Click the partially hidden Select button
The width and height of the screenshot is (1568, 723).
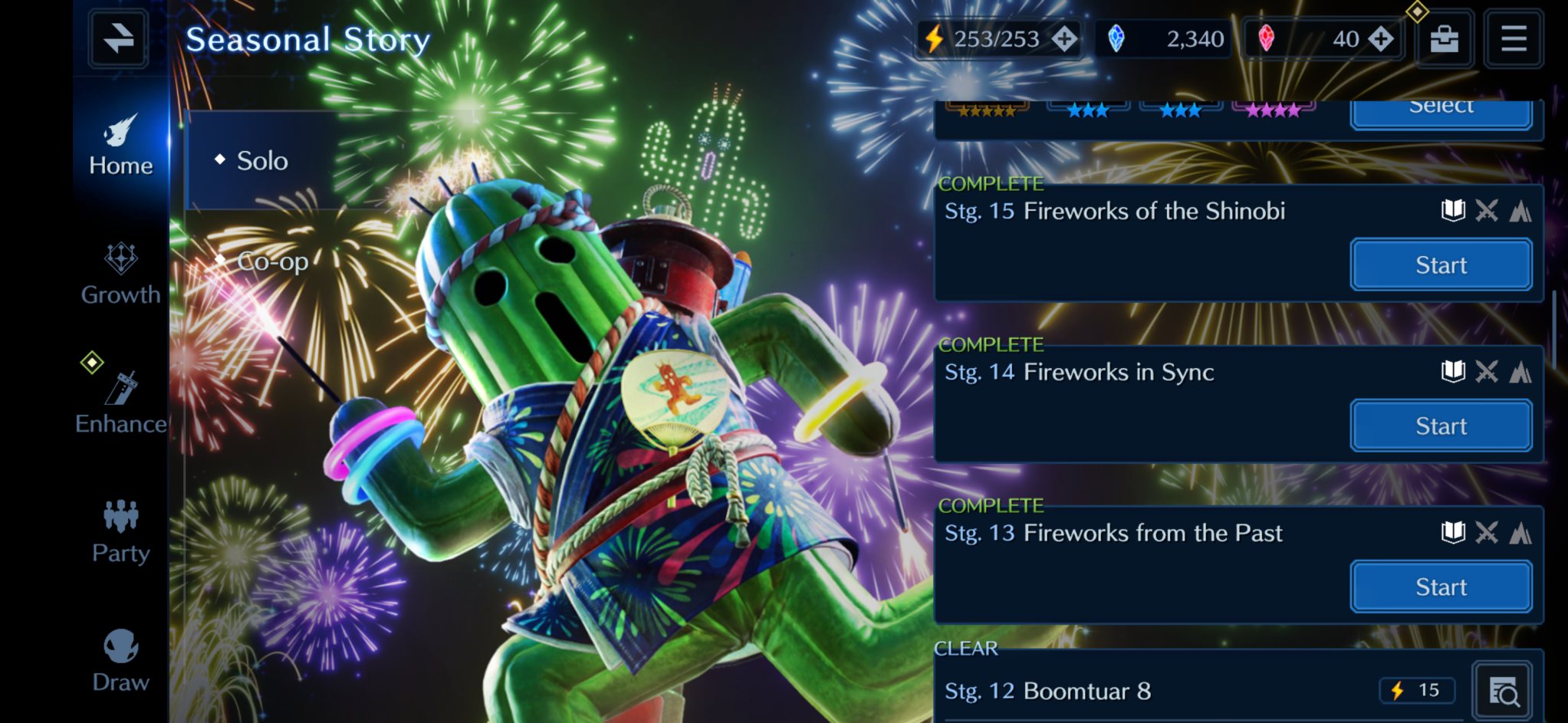pos(1441,111)
